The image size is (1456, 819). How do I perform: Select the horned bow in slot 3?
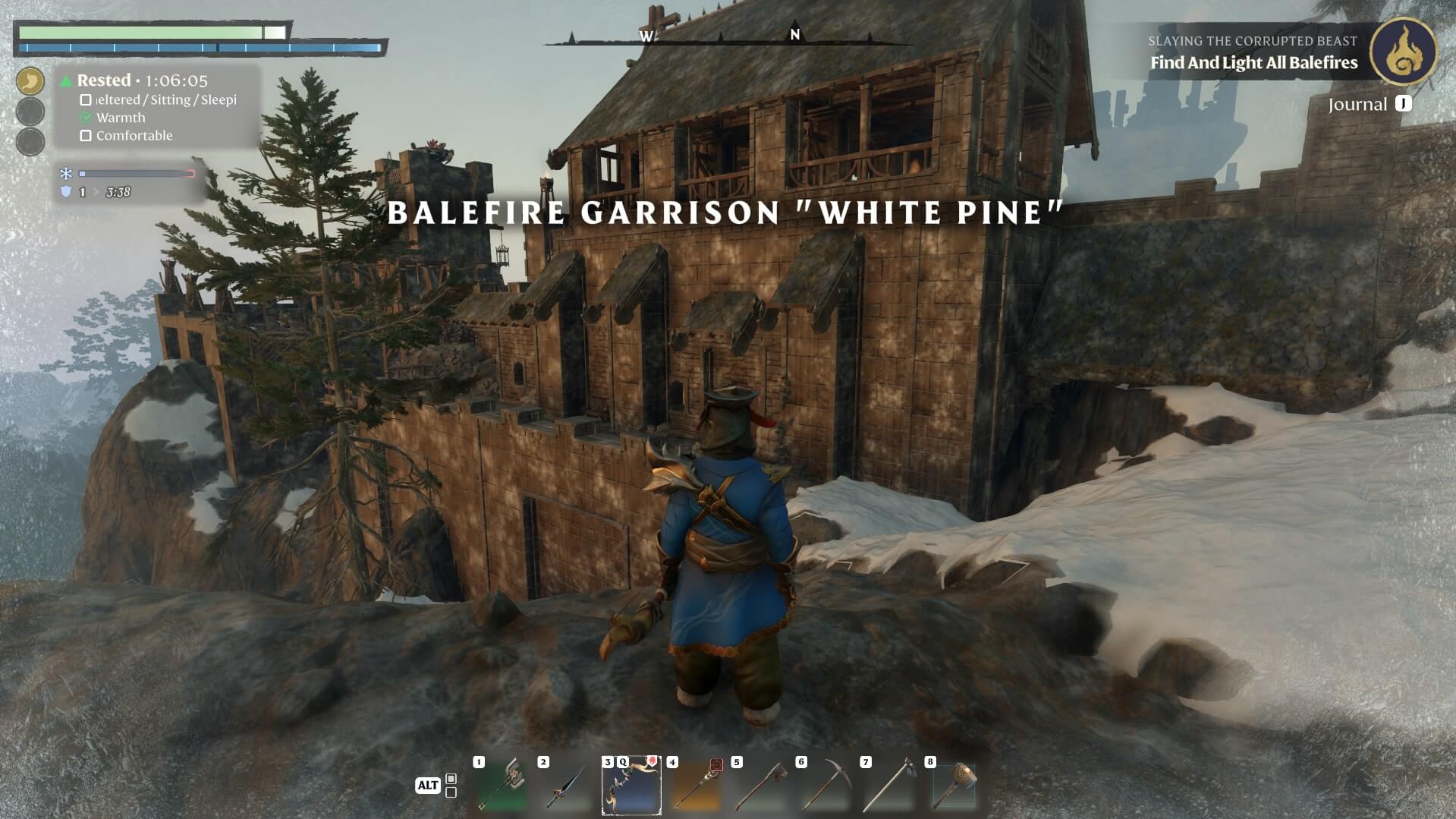pos(631,786)
